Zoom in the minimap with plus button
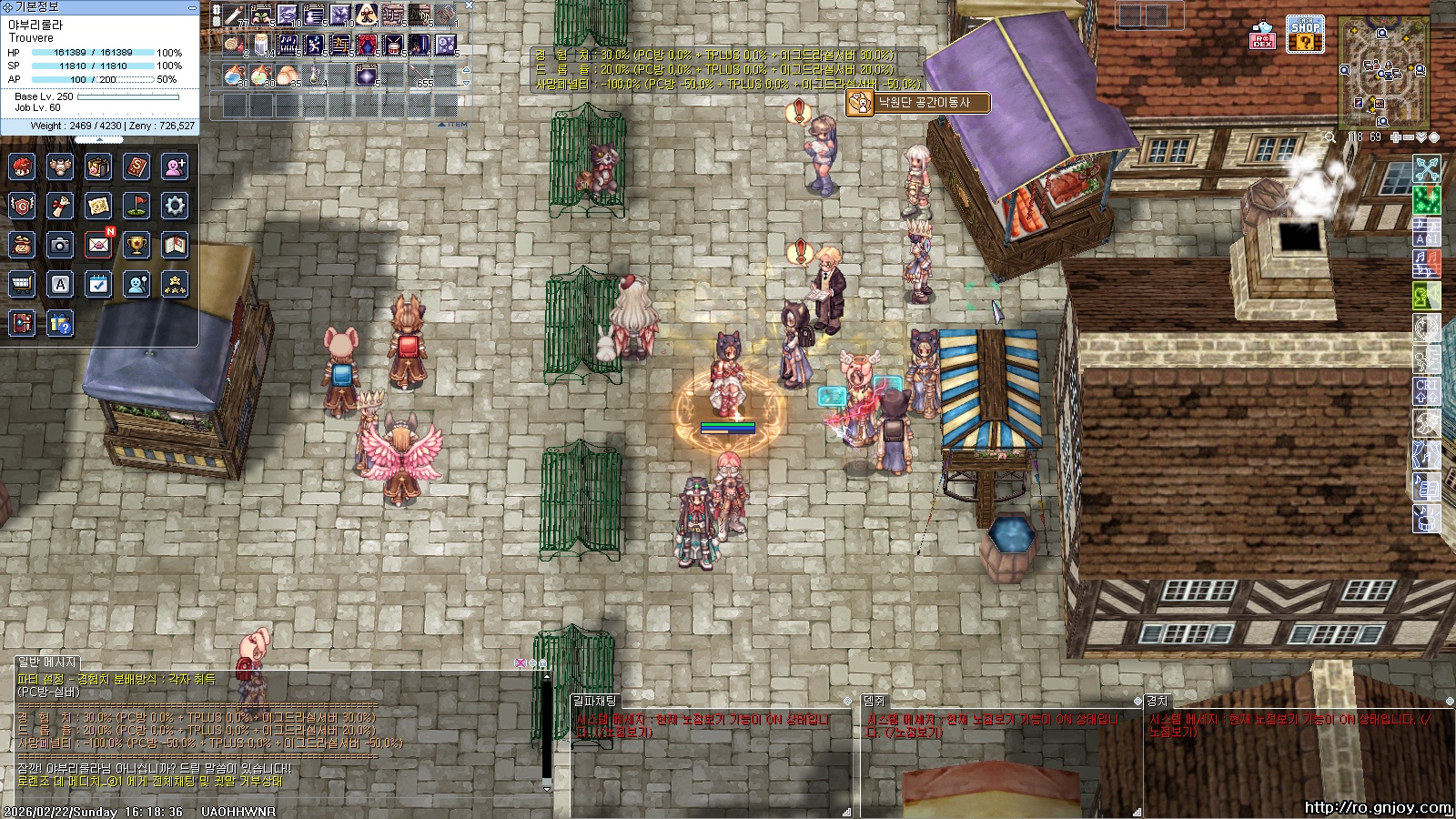 (x=1395, y=137)
